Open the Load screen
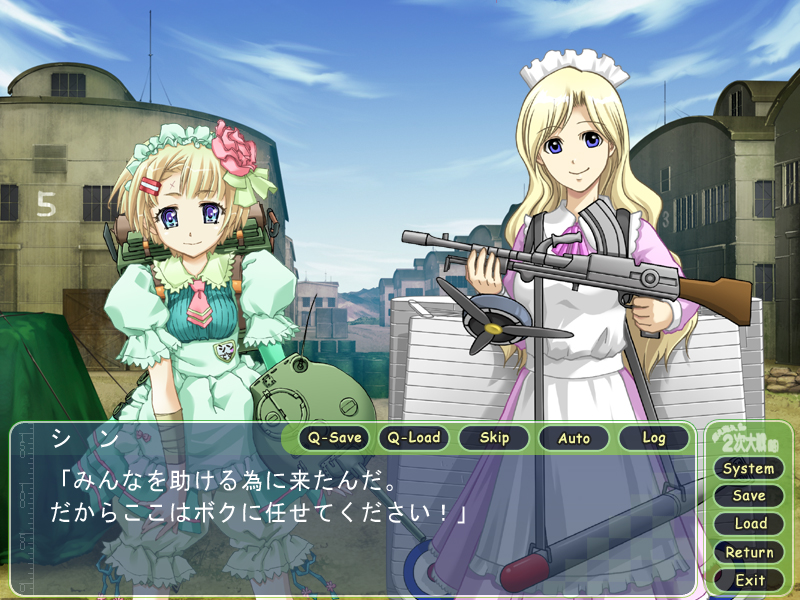This screenshot has width=800, height=600. (x=749, y=524)
